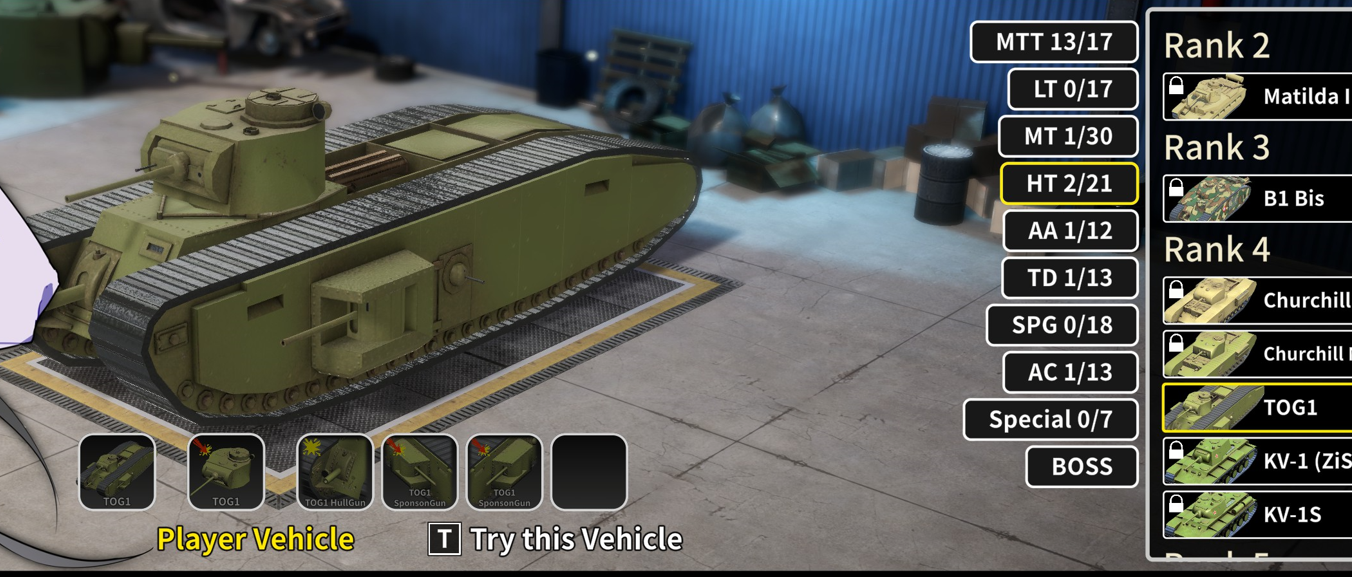Image resolution: width=1352 pixels, height=577 pixels.
Task: Open the BOSS category
Action: pyautogui.click(x=1082, y=466)
